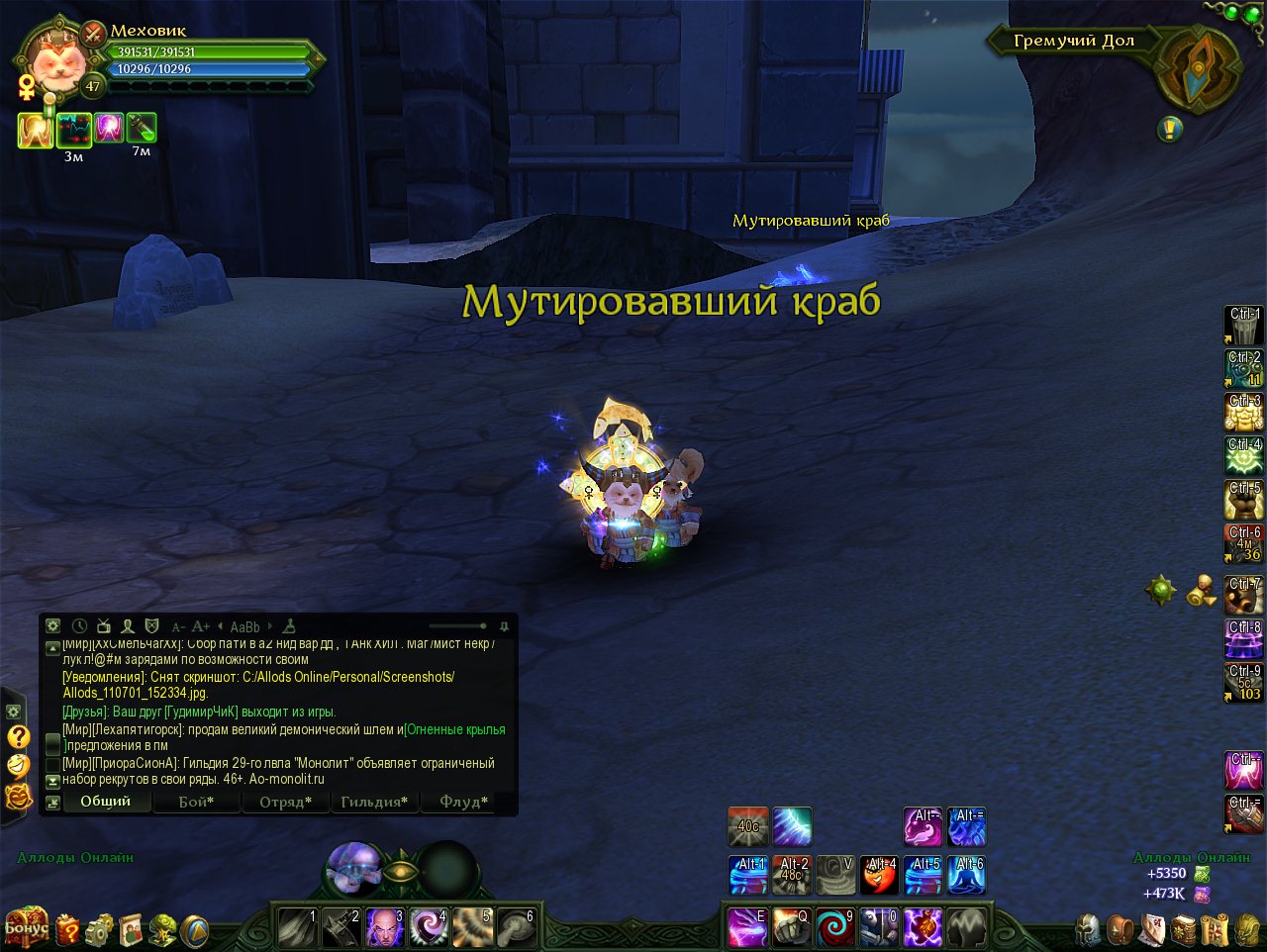Image resolution: width=1267 pixels, height=952 pixels.
Task: Open the Бонус treasure chest
Action: 26,927
